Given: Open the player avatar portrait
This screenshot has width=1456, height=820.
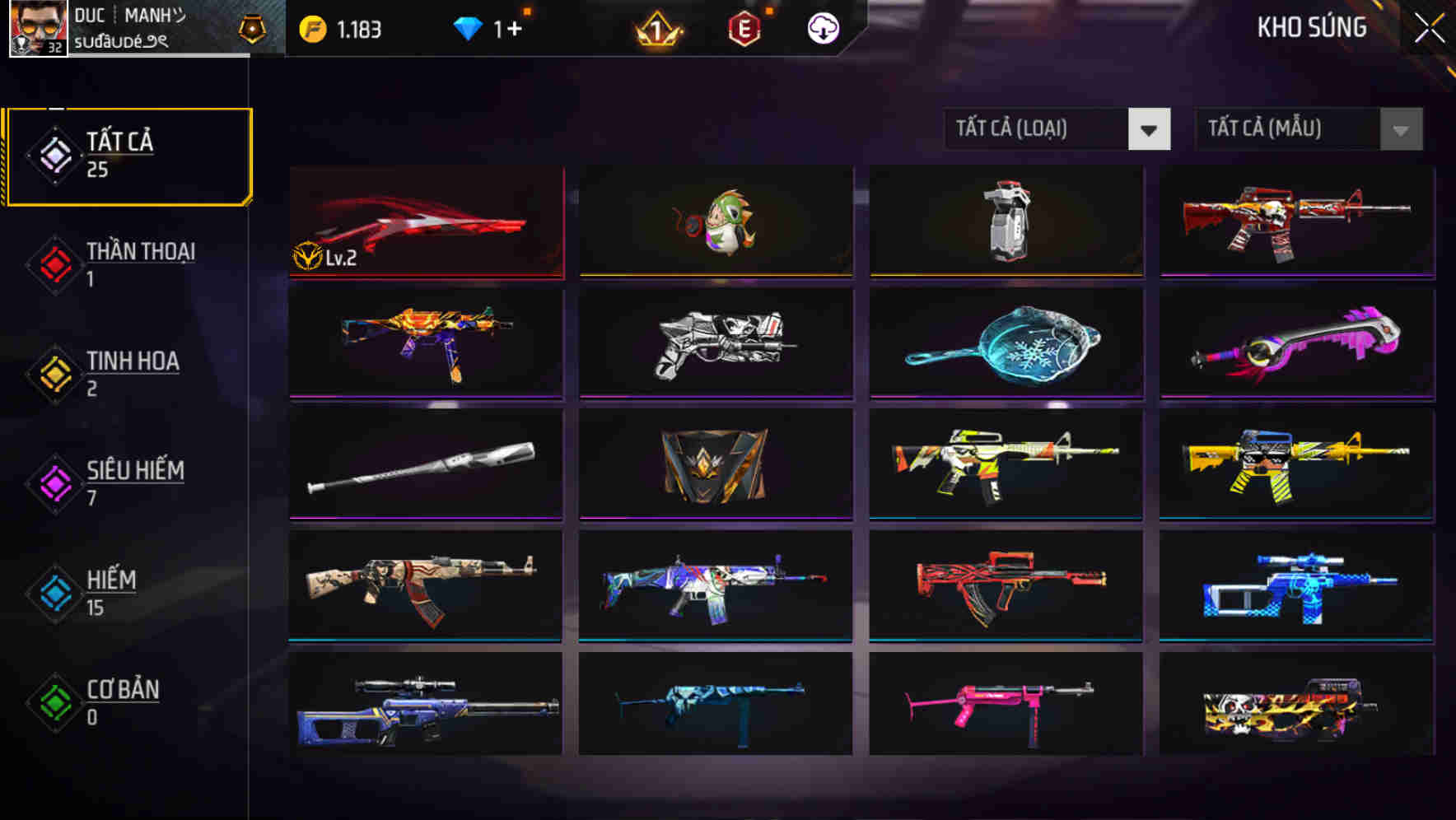Looking at the screenshot, I should (x=37, y=29).
